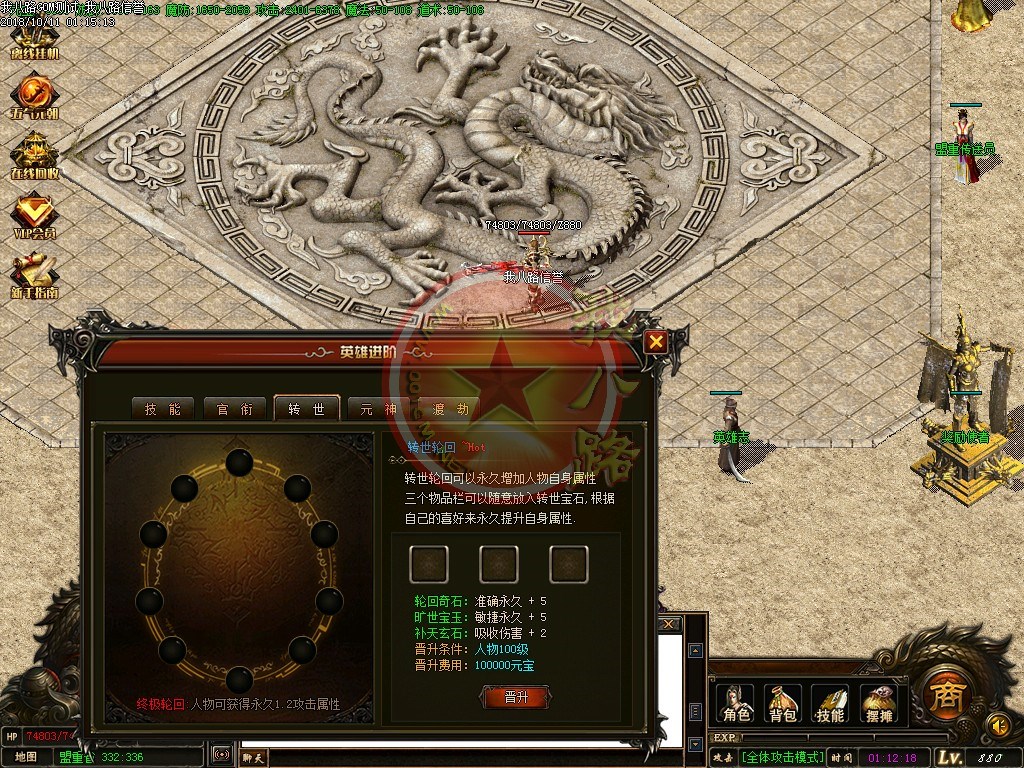Open the 地图 map button
Viewport: 1024px width, 768px height.
[x=26, y=756]
